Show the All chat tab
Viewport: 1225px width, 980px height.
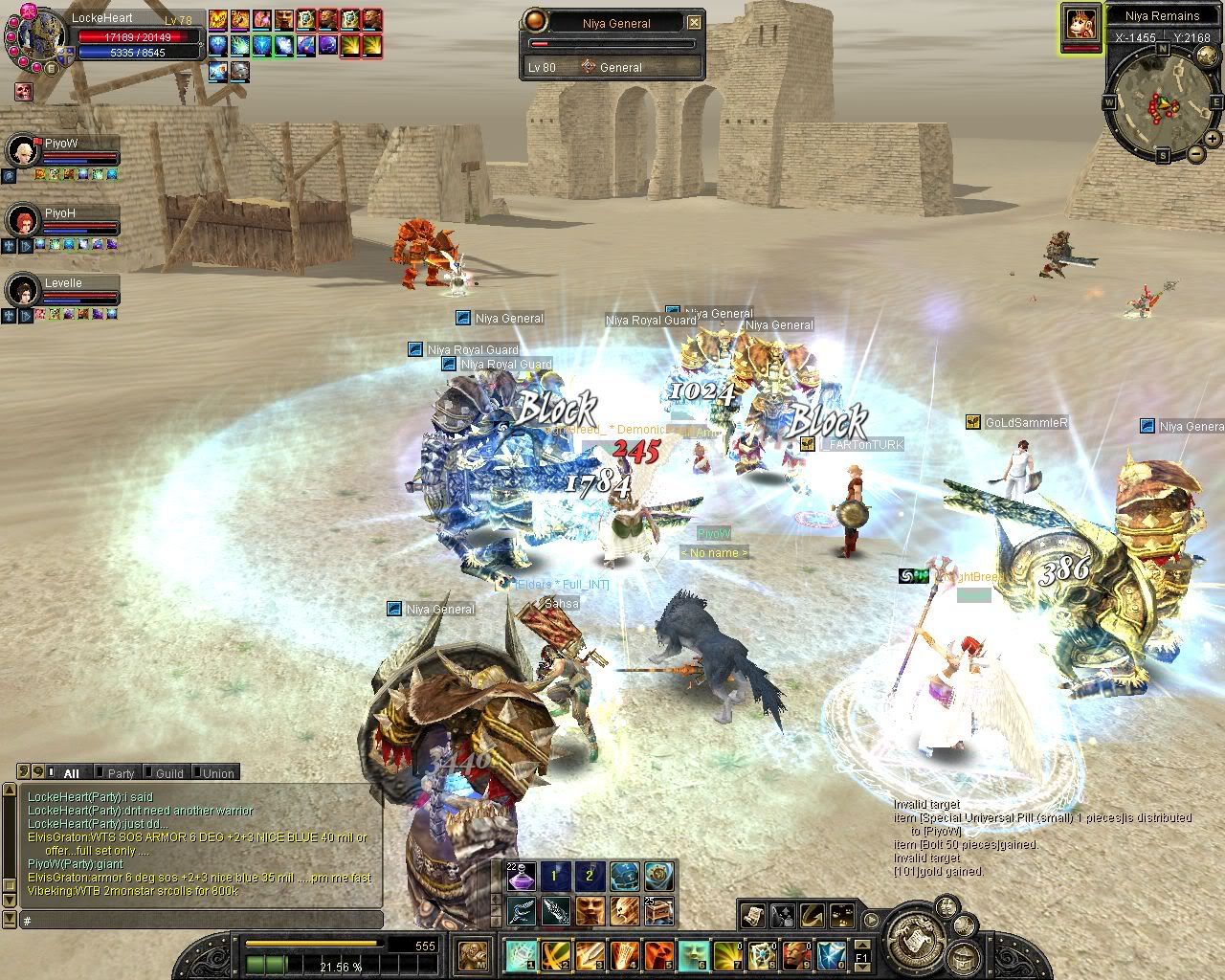pos(70,773)
